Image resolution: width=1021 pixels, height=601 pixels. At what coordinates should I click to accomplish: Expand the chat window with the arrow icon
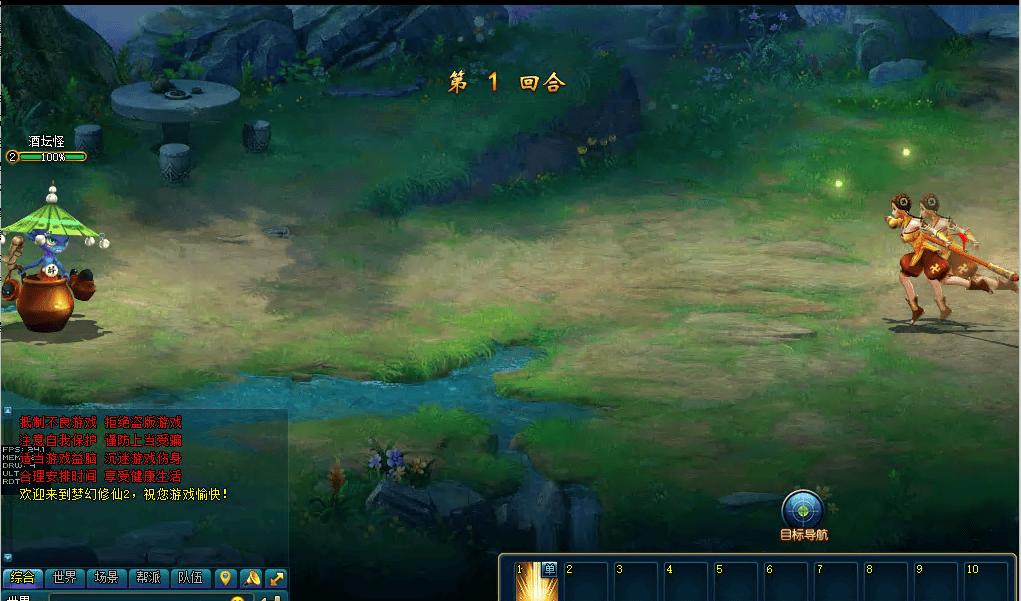[276, 578]
